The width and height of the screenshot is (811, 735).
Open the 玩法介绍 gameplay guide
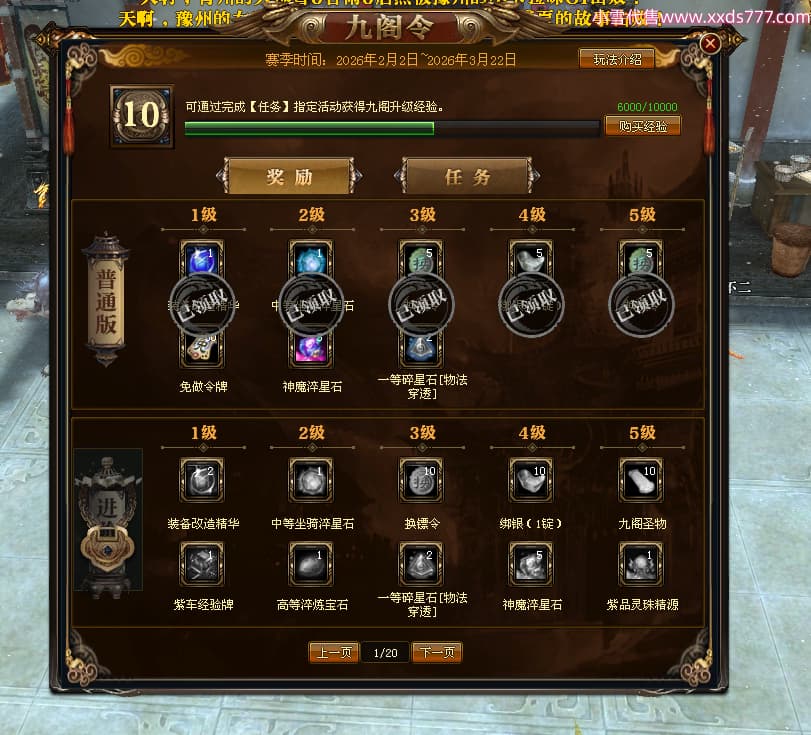pyautogui.click(x=616, y=59)
